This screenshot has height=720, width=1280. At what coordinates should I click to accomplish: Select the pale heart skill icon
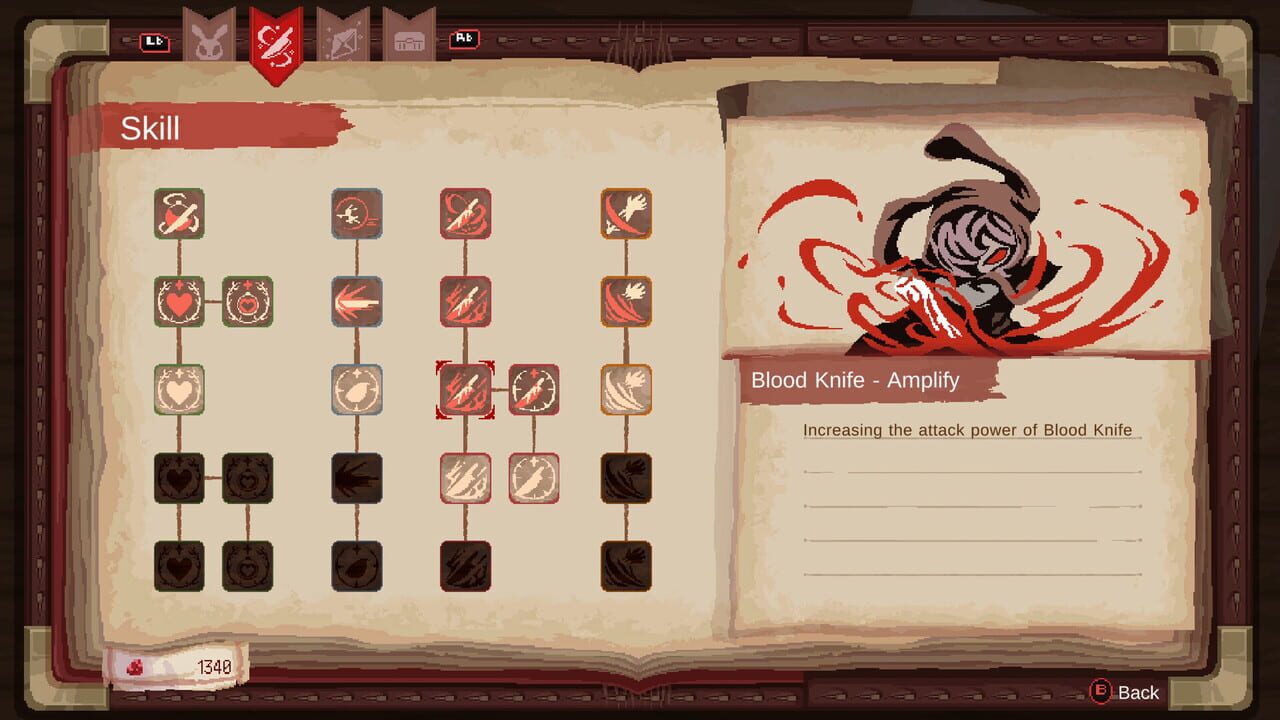(180, 391)
